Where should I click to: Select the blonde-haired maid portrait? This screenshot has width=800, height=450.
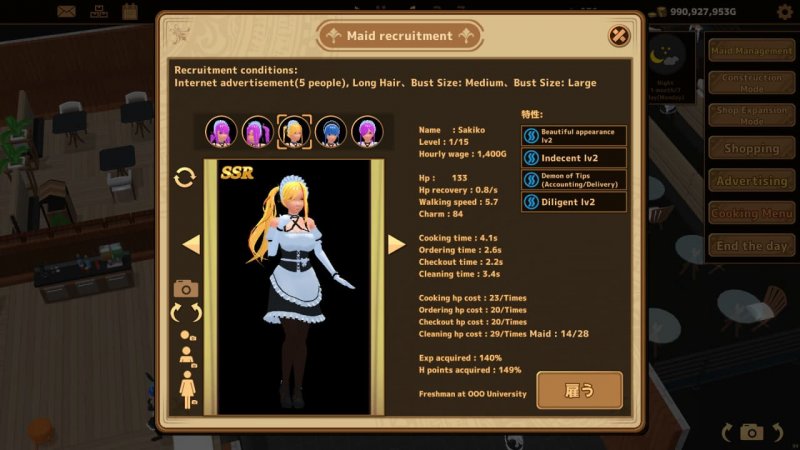[294, 131]
